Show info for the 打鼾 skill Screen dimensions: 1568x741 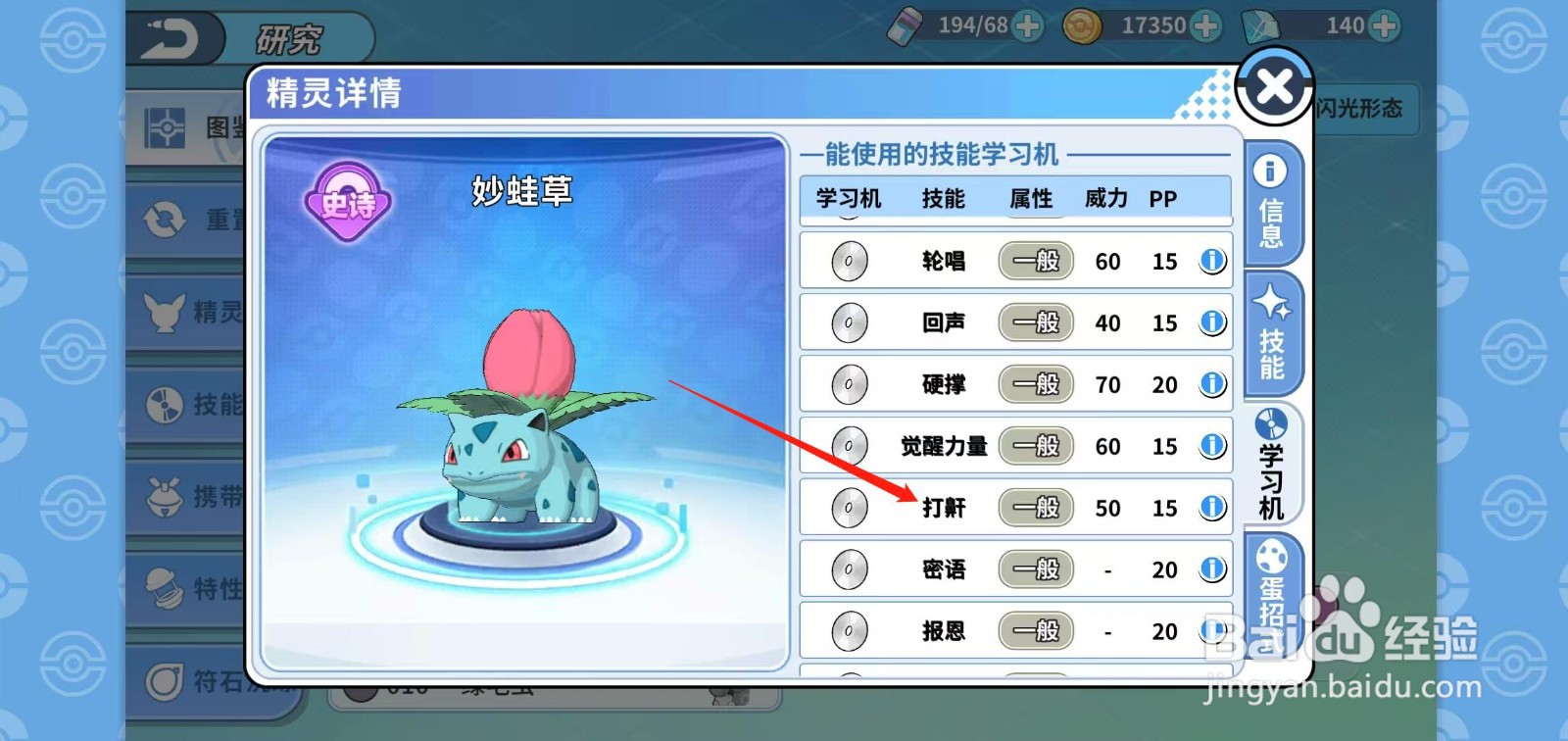1213,508
